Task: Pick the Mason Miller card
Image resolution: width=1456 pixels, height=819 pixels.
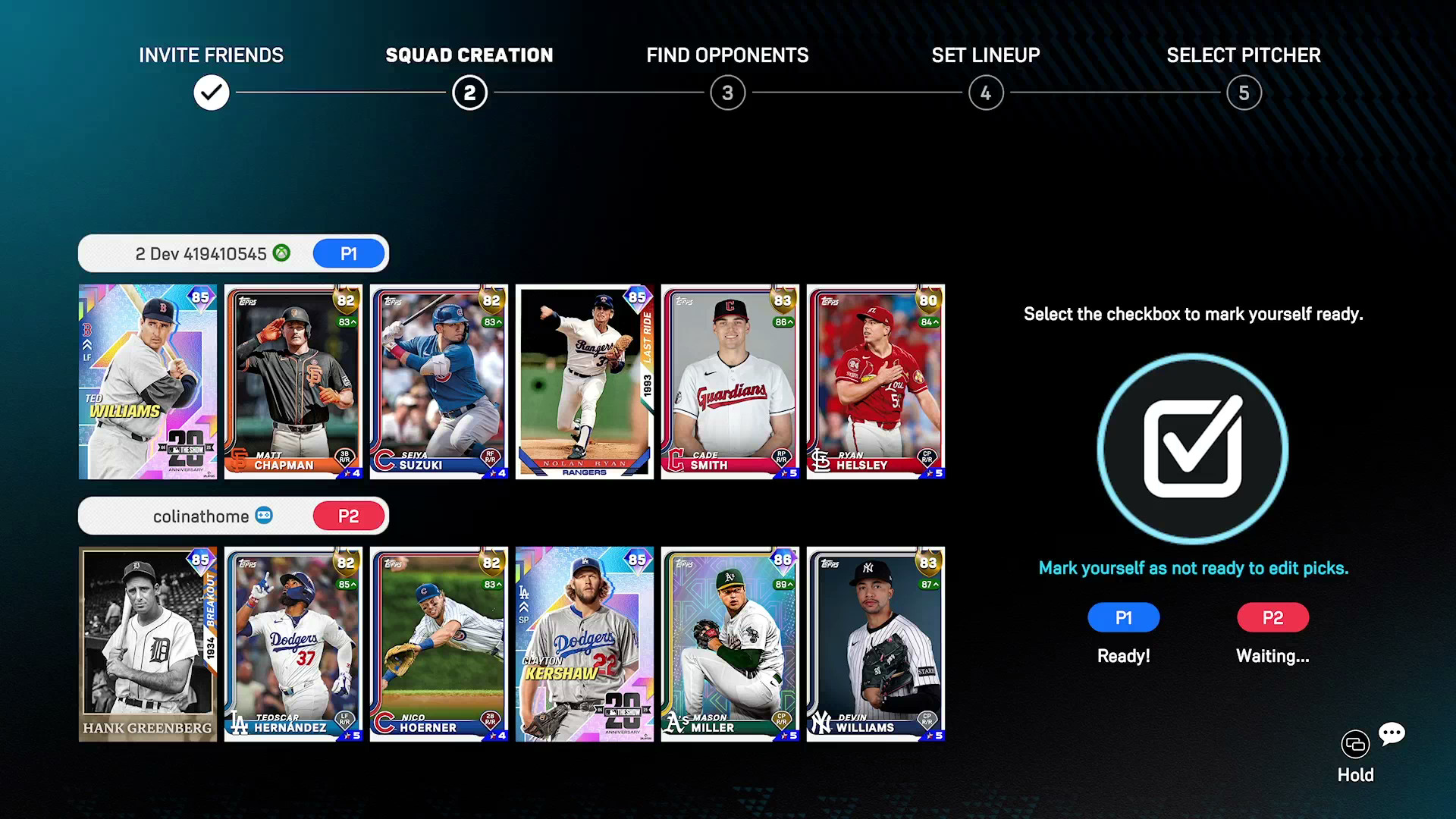Action: (x=730, y=644)
